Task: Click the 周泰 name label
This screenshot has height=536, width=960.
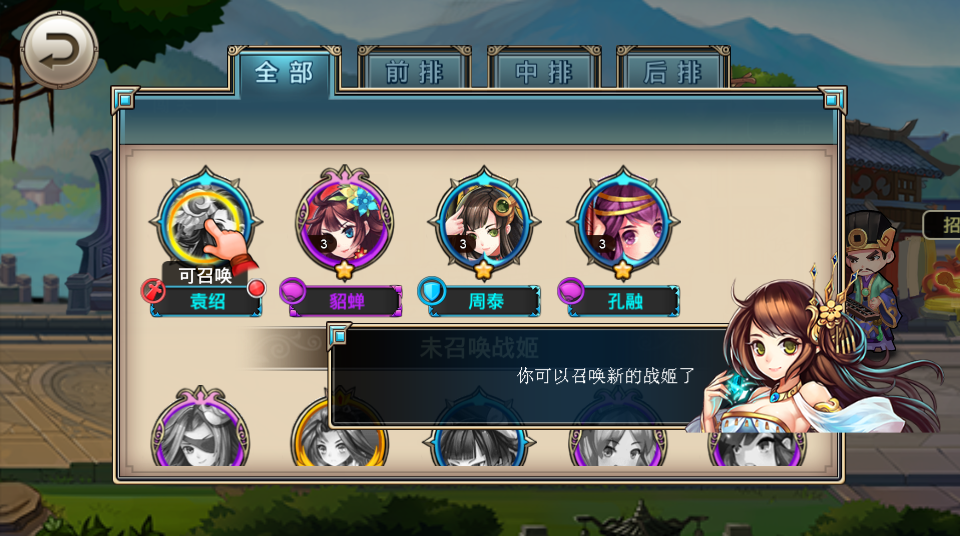Action: [x=485, y=301]
